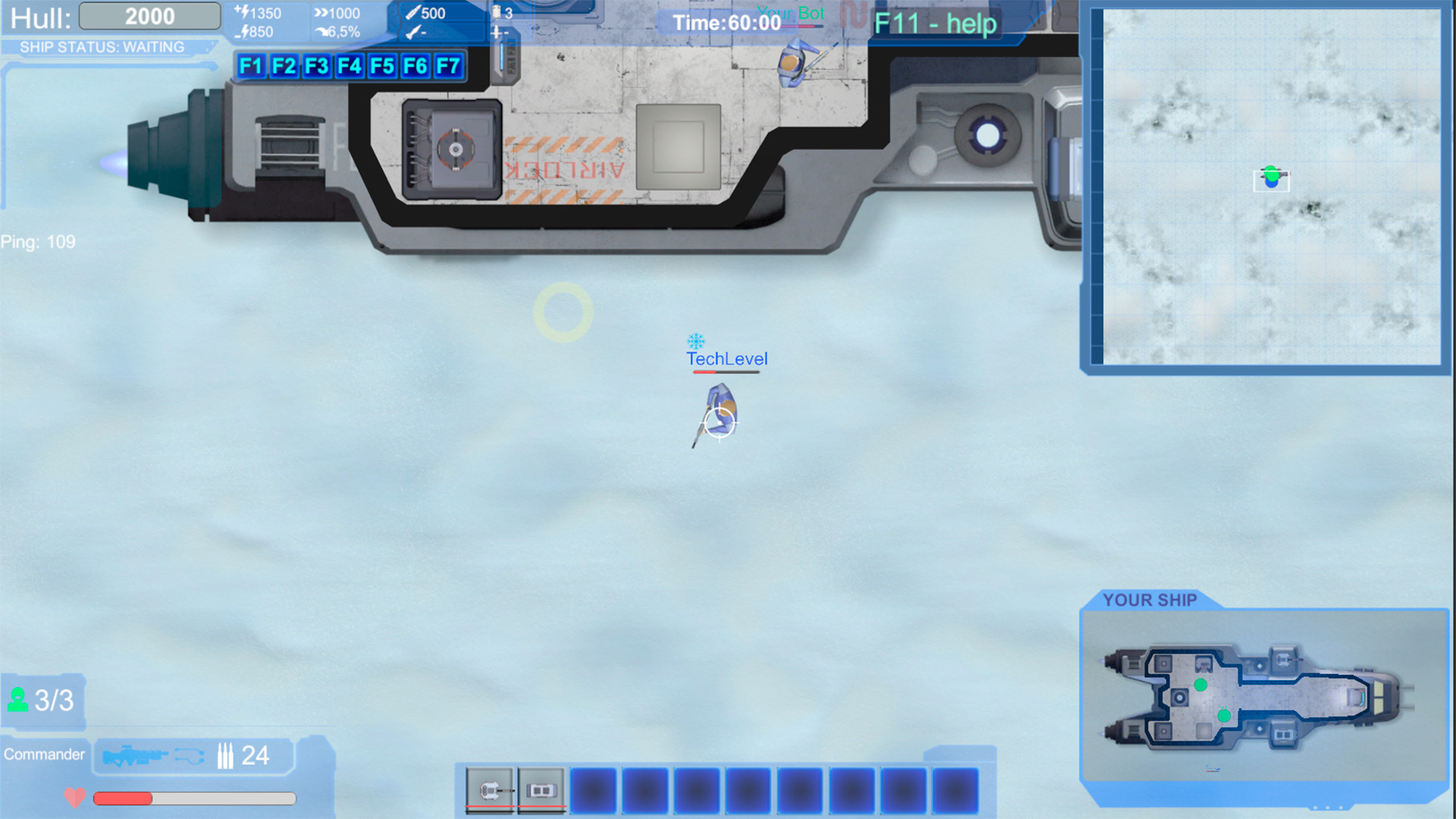
Task: Open help via the F11 - help label
Action: [936, 24]
